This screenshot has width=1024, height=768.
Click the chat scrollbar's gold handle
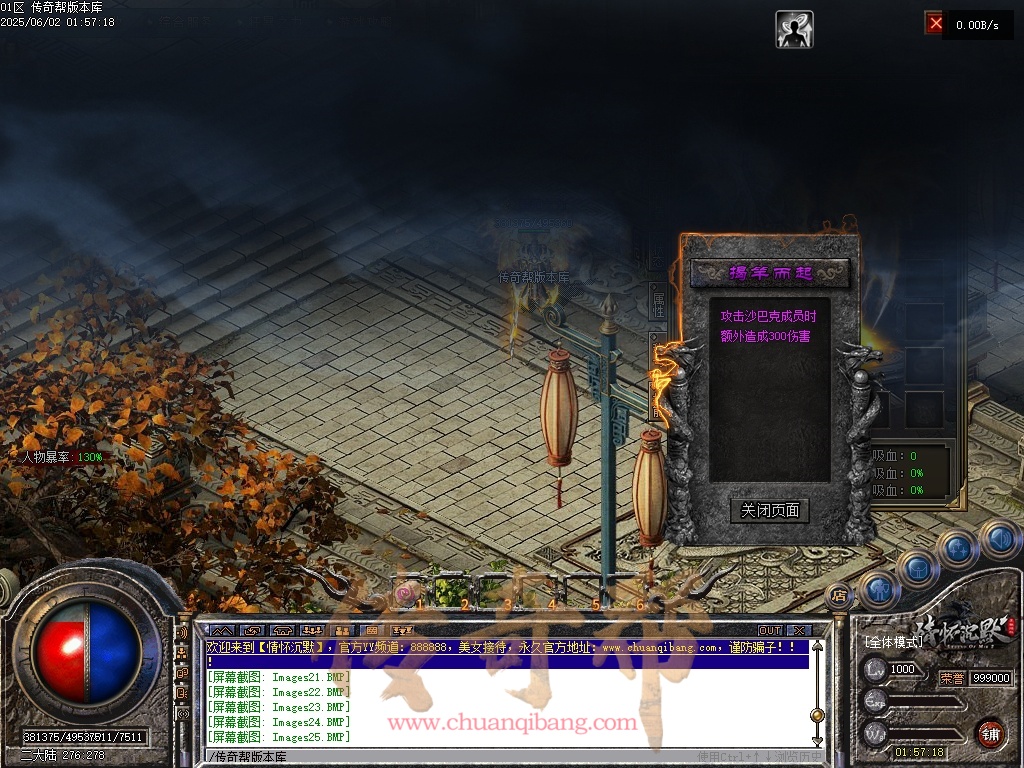(x=817, y=715)
